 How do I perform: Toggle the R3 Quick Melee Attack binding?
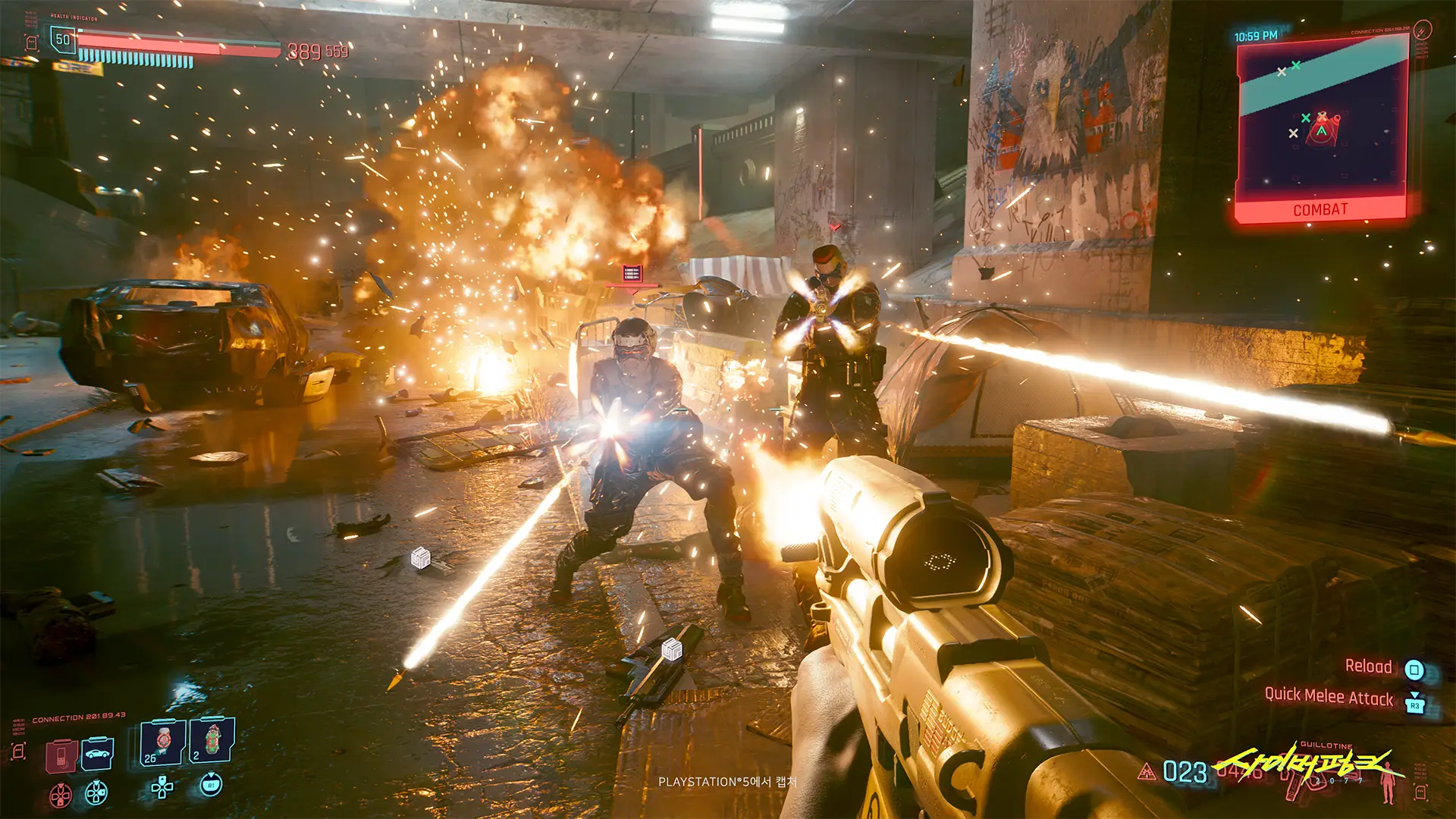(1416, 706)
